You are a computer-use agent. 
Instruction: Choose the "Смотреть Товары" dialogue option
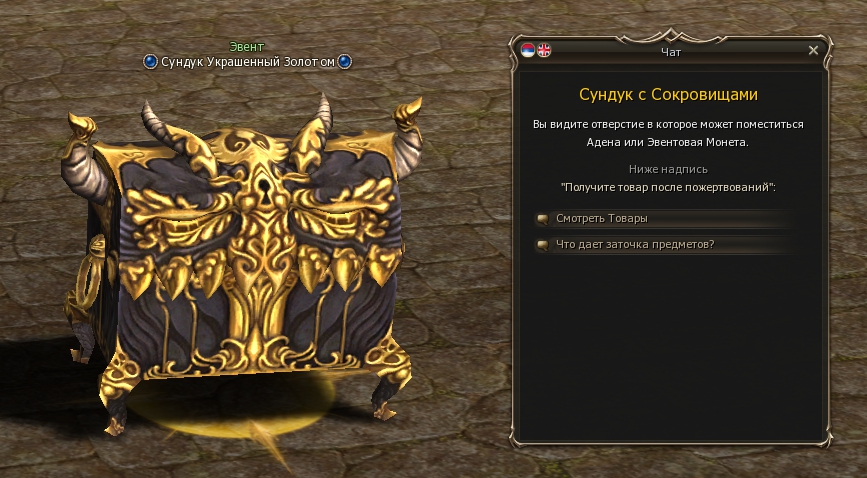(595, 219)
